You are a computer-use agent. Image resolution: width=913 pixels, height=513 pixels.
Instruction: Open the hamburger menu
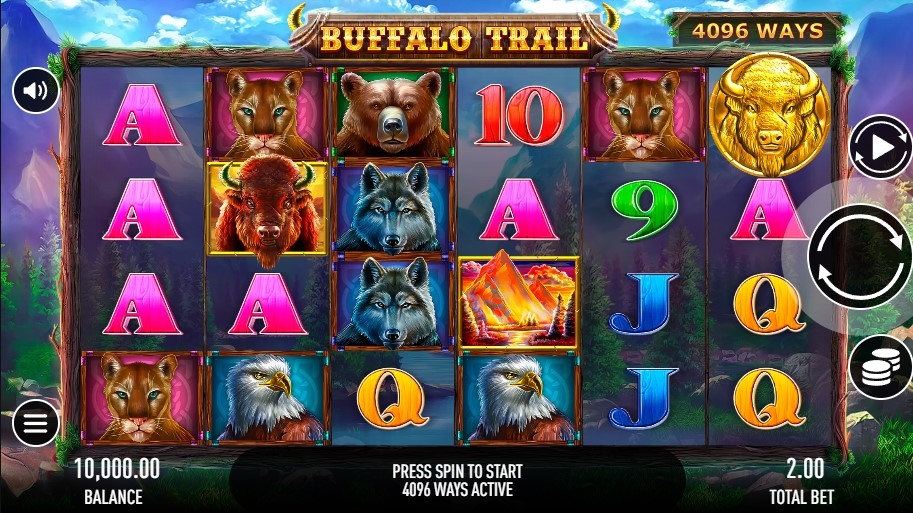36,424
